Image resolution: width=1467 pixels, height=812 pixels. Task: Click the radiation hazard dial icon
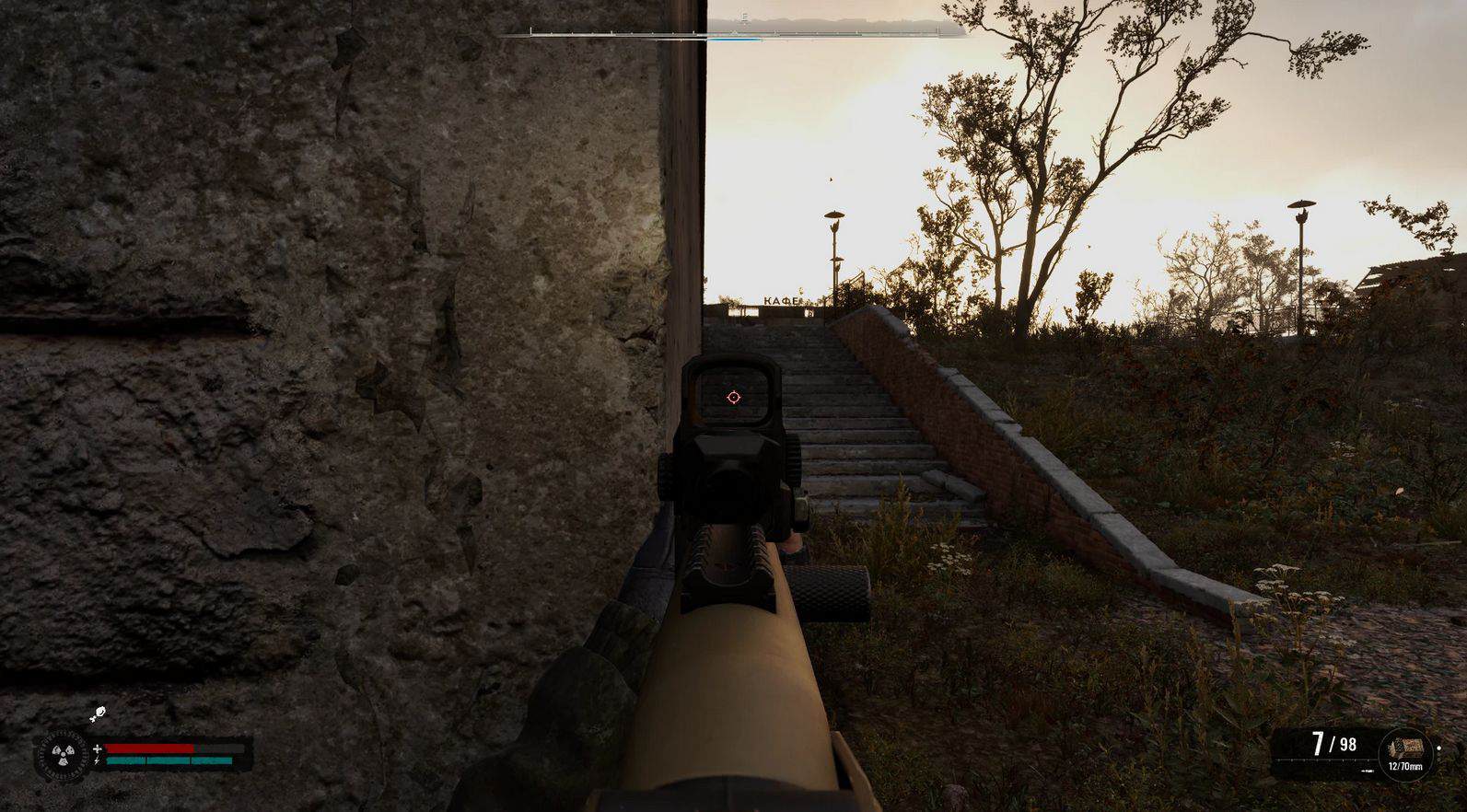click(x=63, y=754)
